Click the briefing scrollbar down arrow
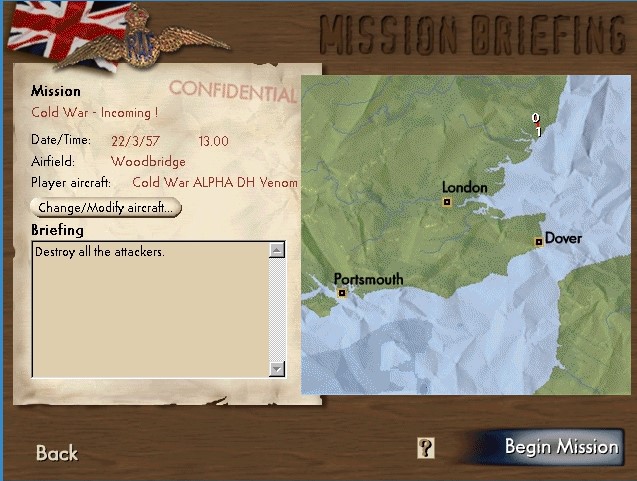 click(277, 369)
